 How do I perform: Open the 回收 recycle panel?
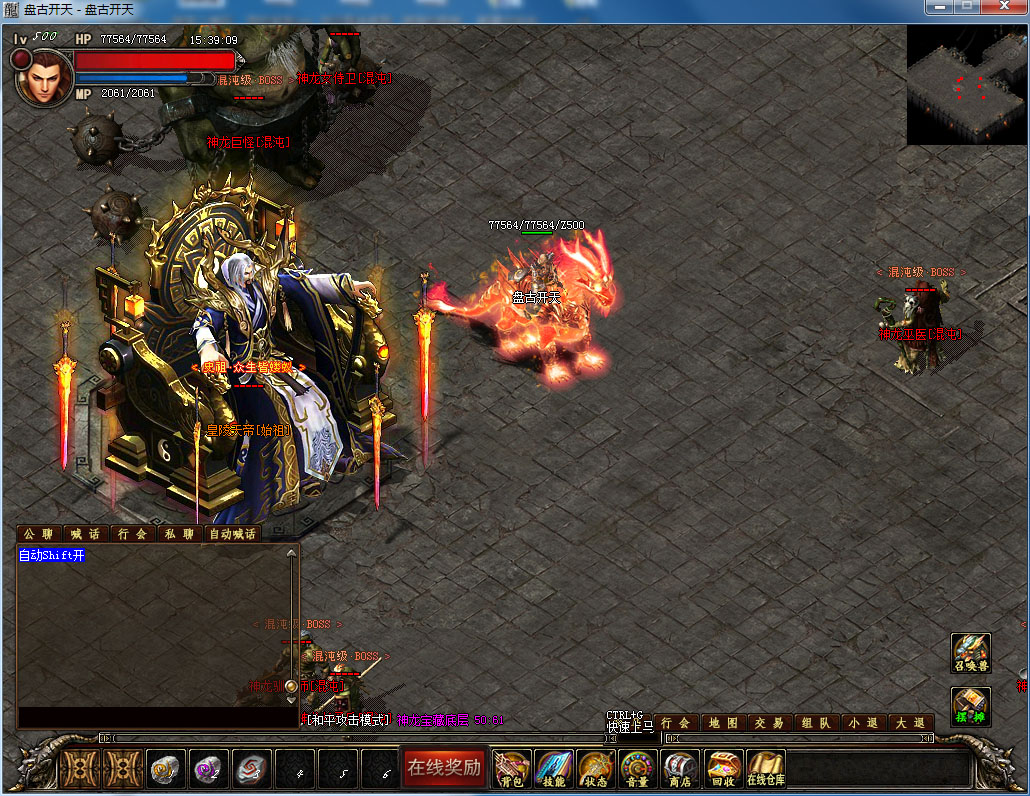point(723,768)
